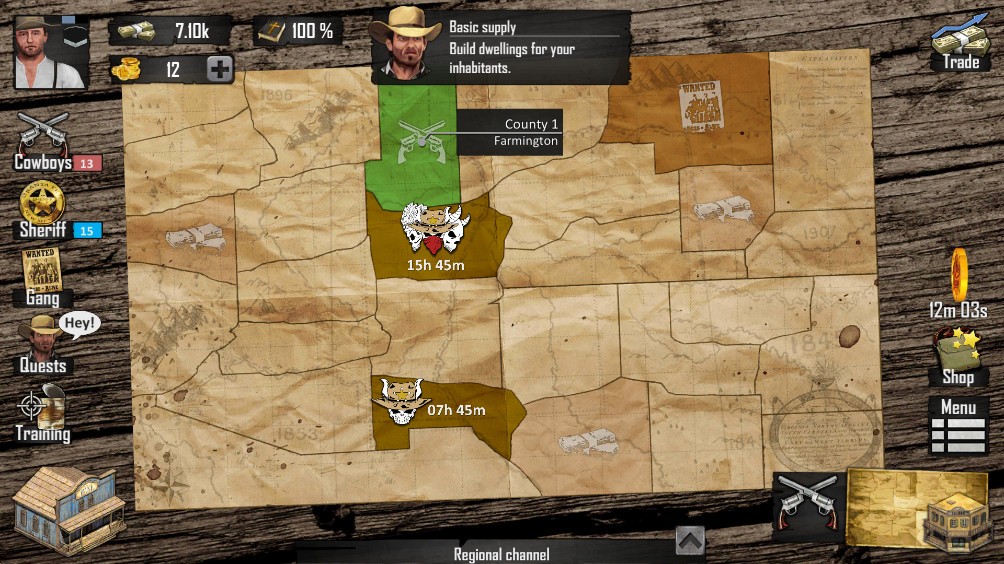The image size is (1004, 564).
Task: Open the Menu button
Action: (x=958, y=426)
